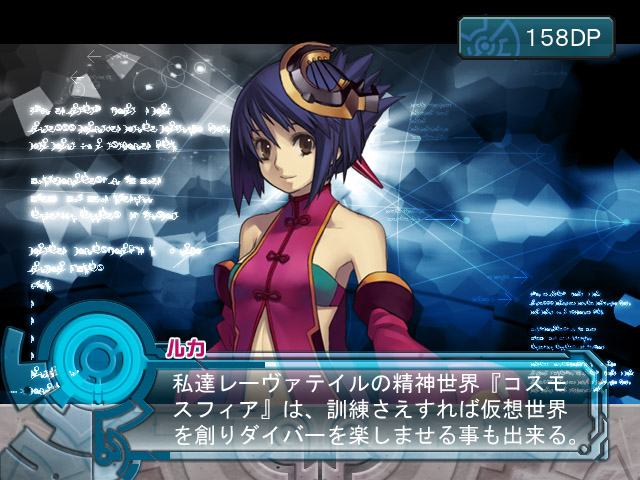Advance Luca's dialogue text box
The height and width of the screenshot is (480, 640).
coord(370,410)
